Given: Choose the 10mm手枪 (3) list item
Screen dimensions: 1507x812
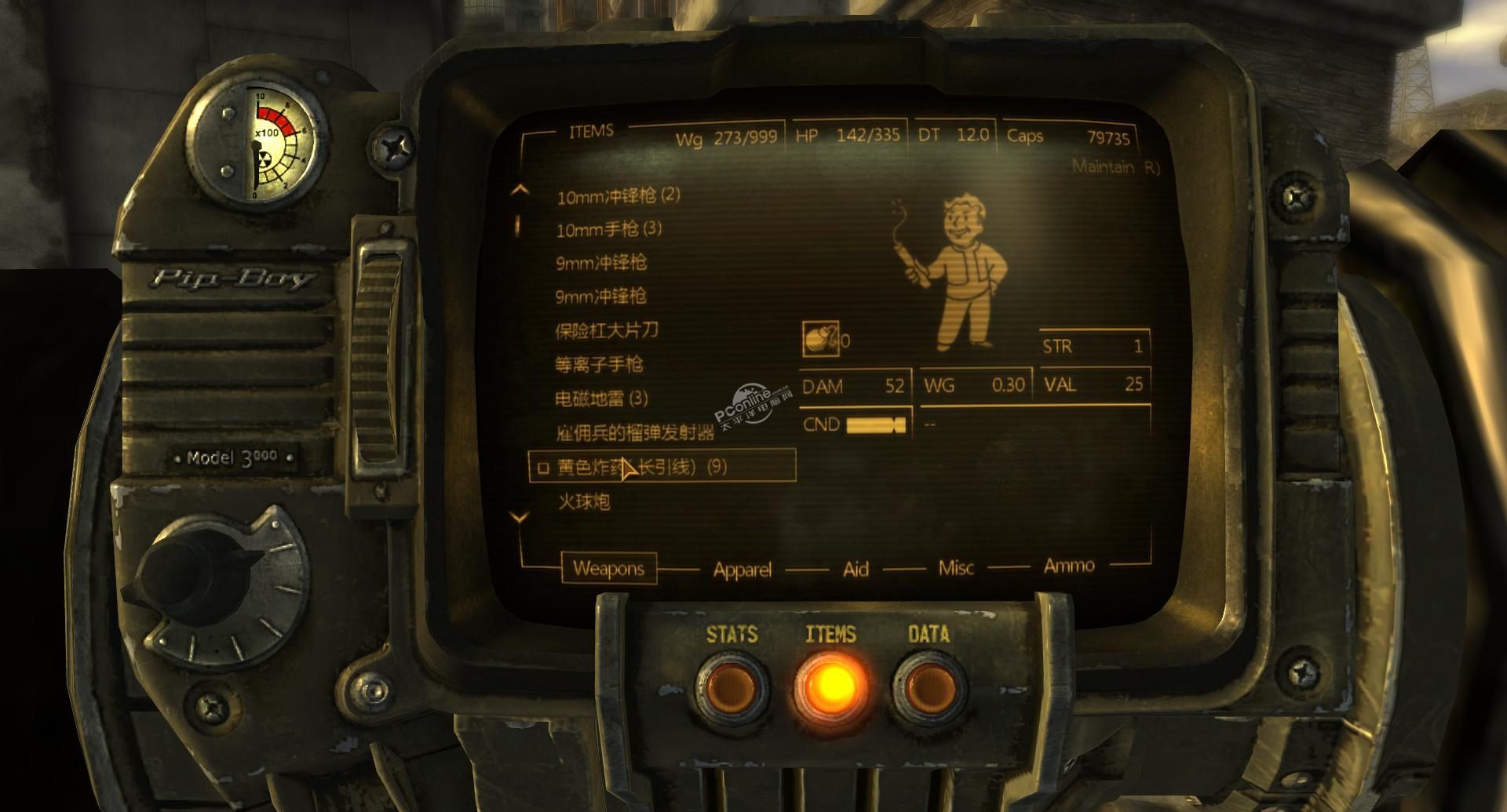Looking at the screenshot, I should [608, 229].
